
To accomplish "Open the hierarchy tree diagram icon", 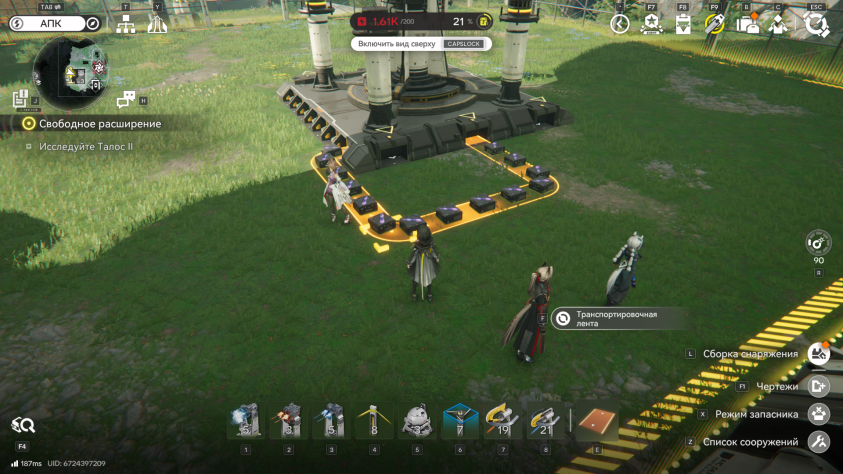I will 125,24.
